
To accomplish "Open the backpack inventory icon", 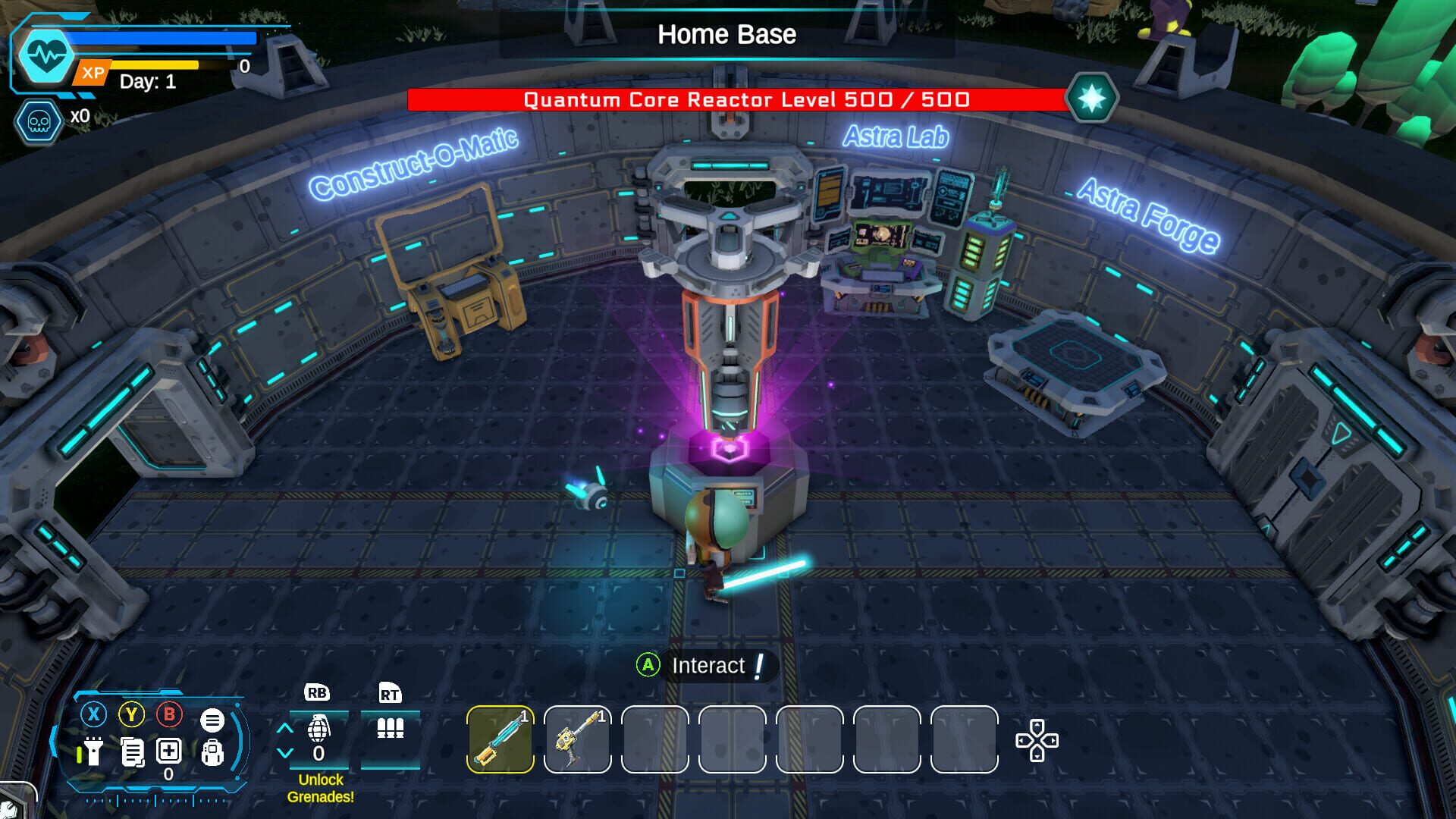I will click(212, 753).
